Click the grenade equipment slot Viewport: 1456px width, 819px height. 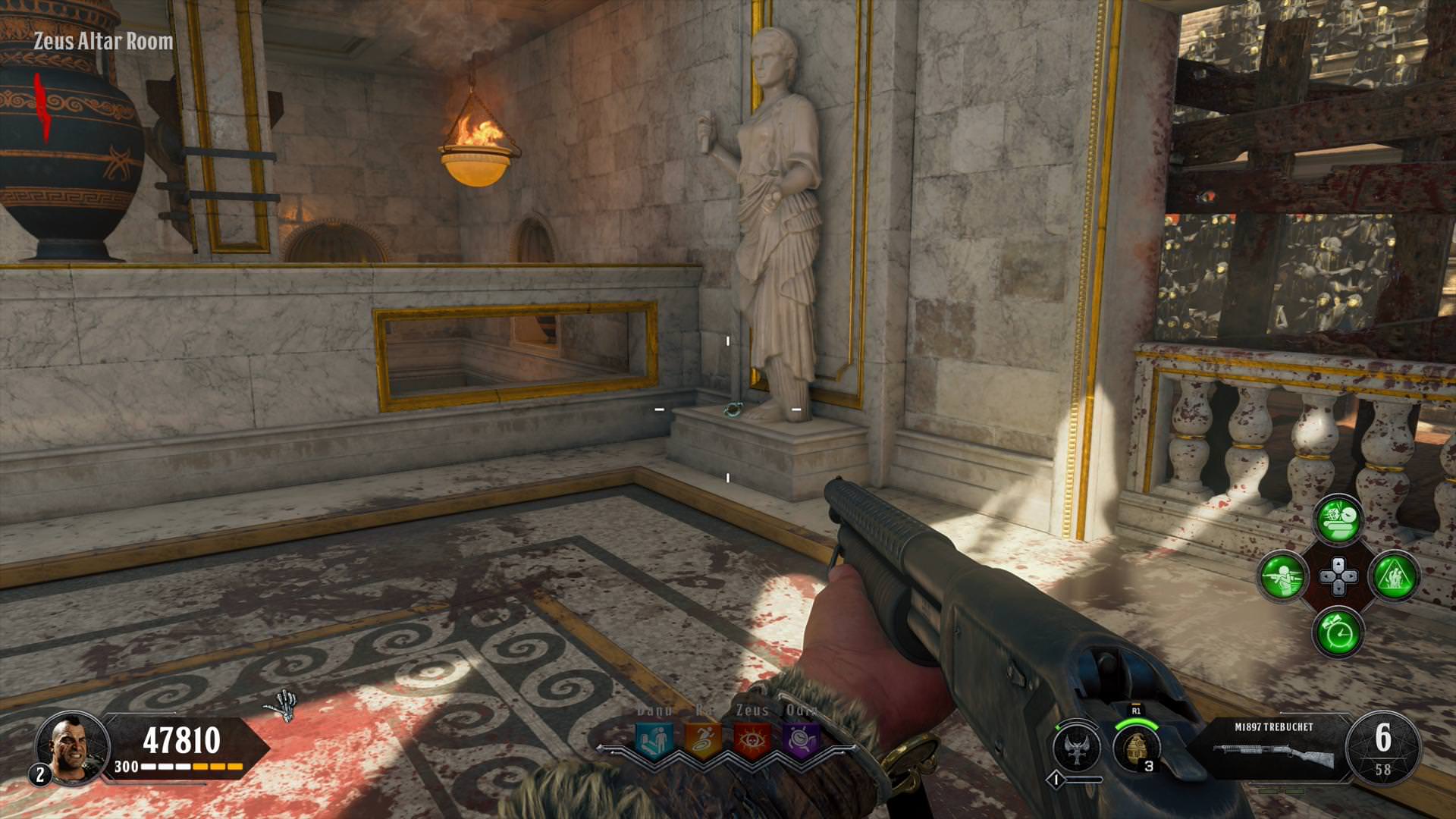1136,747
